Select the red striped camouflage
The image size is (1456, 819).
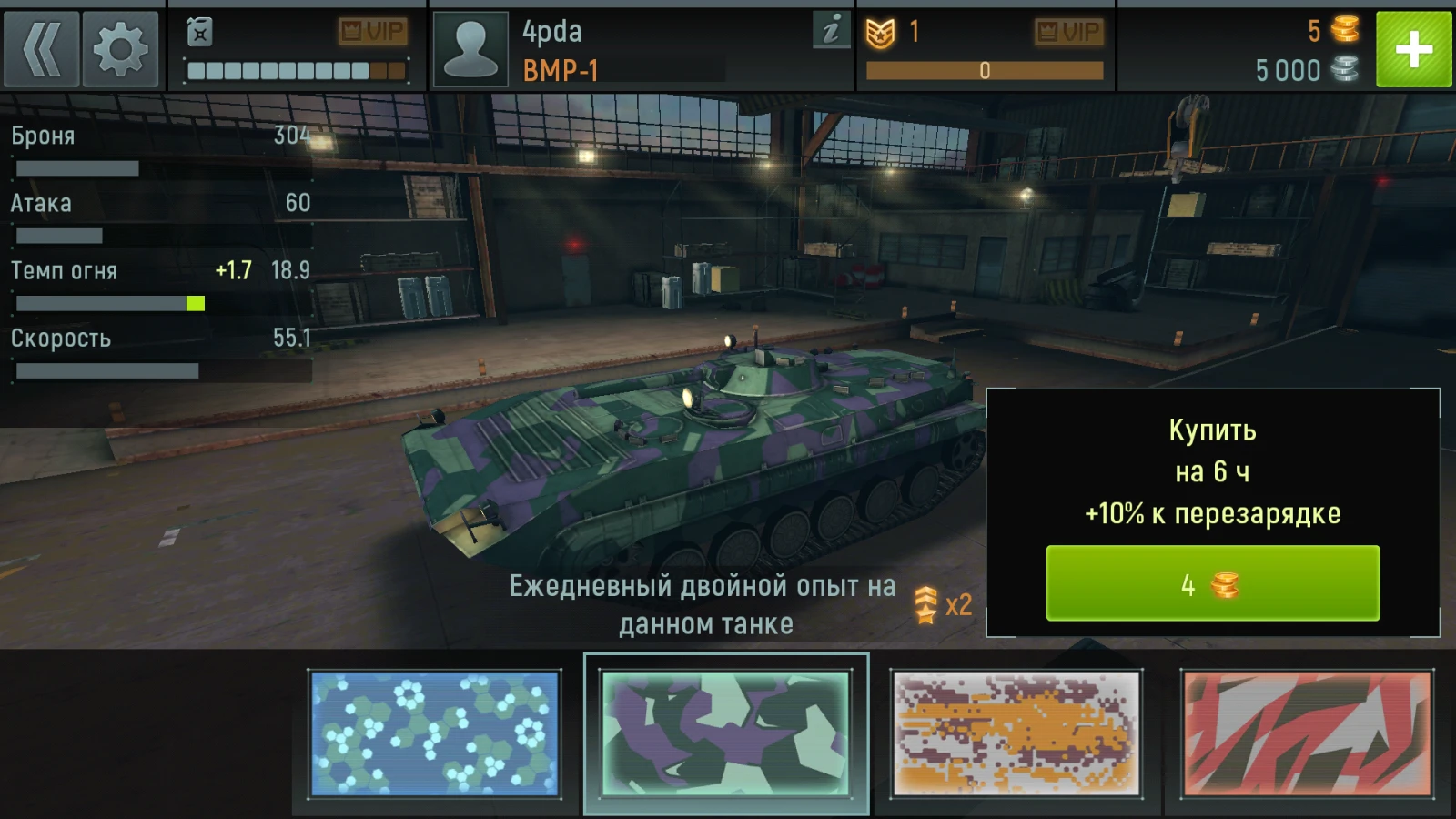[x=1307, y=733]
